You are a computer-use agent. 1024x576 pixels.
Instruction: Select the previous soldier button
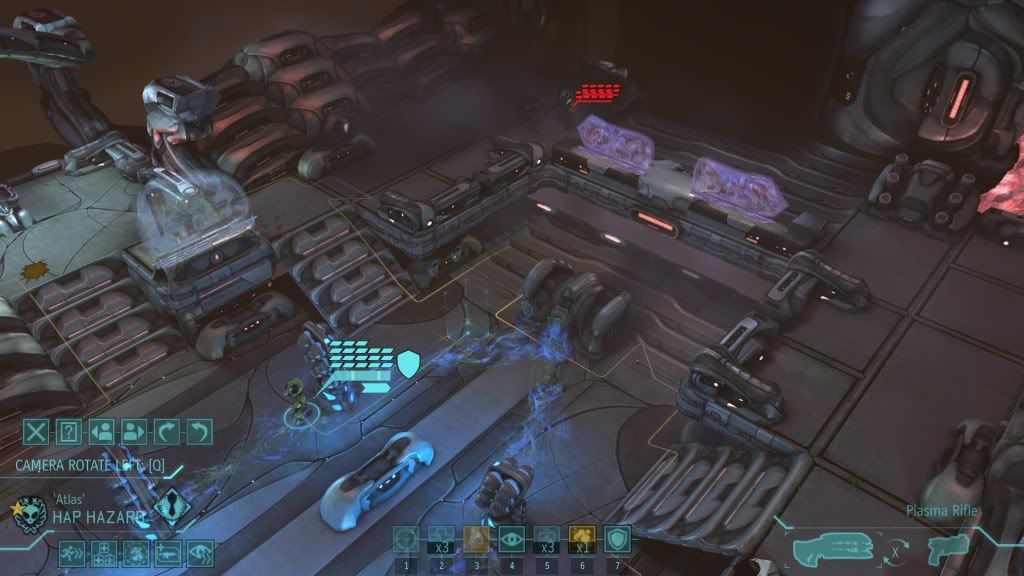click(x=101, y=432)
